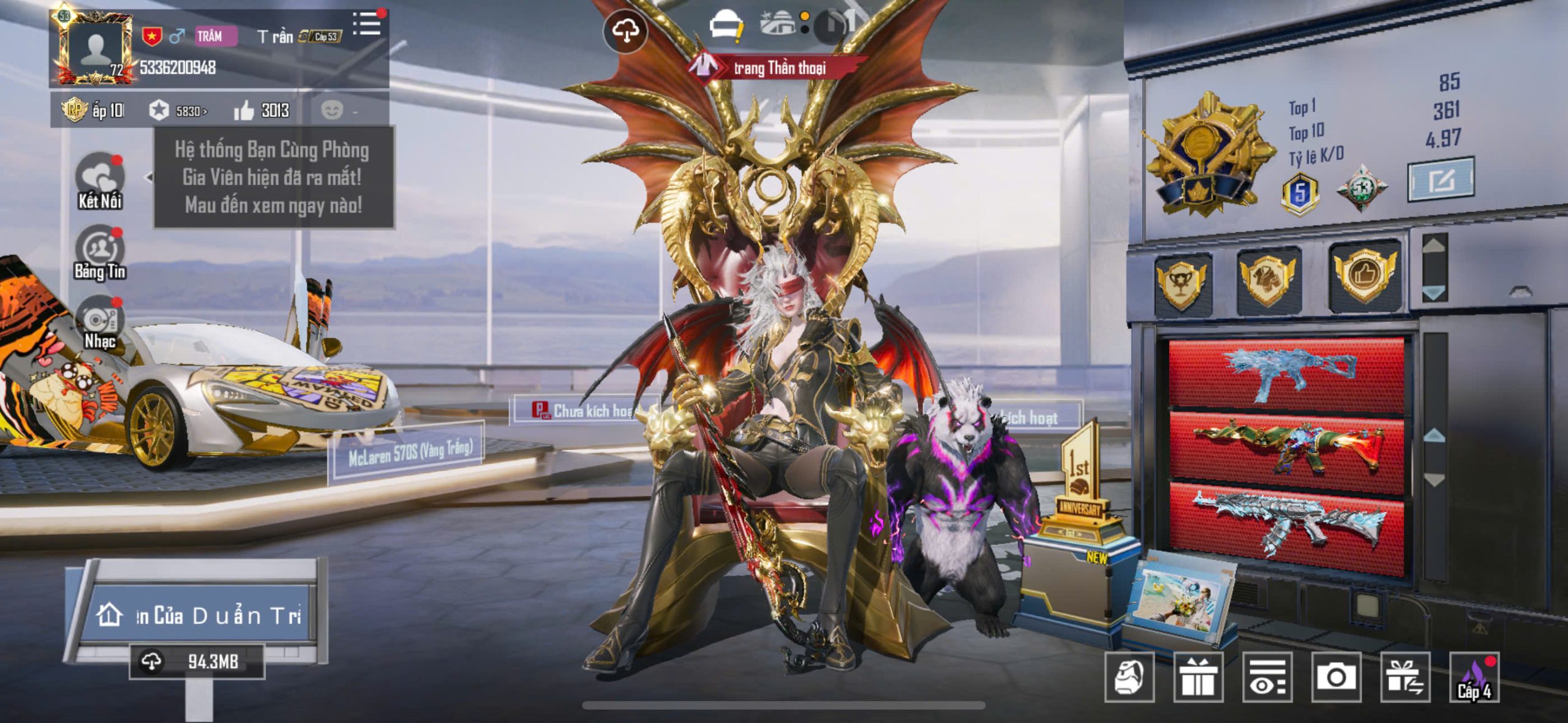1568x723 pixels.
Task: Take a photo with the camera button
Action: coord(1336,677)
